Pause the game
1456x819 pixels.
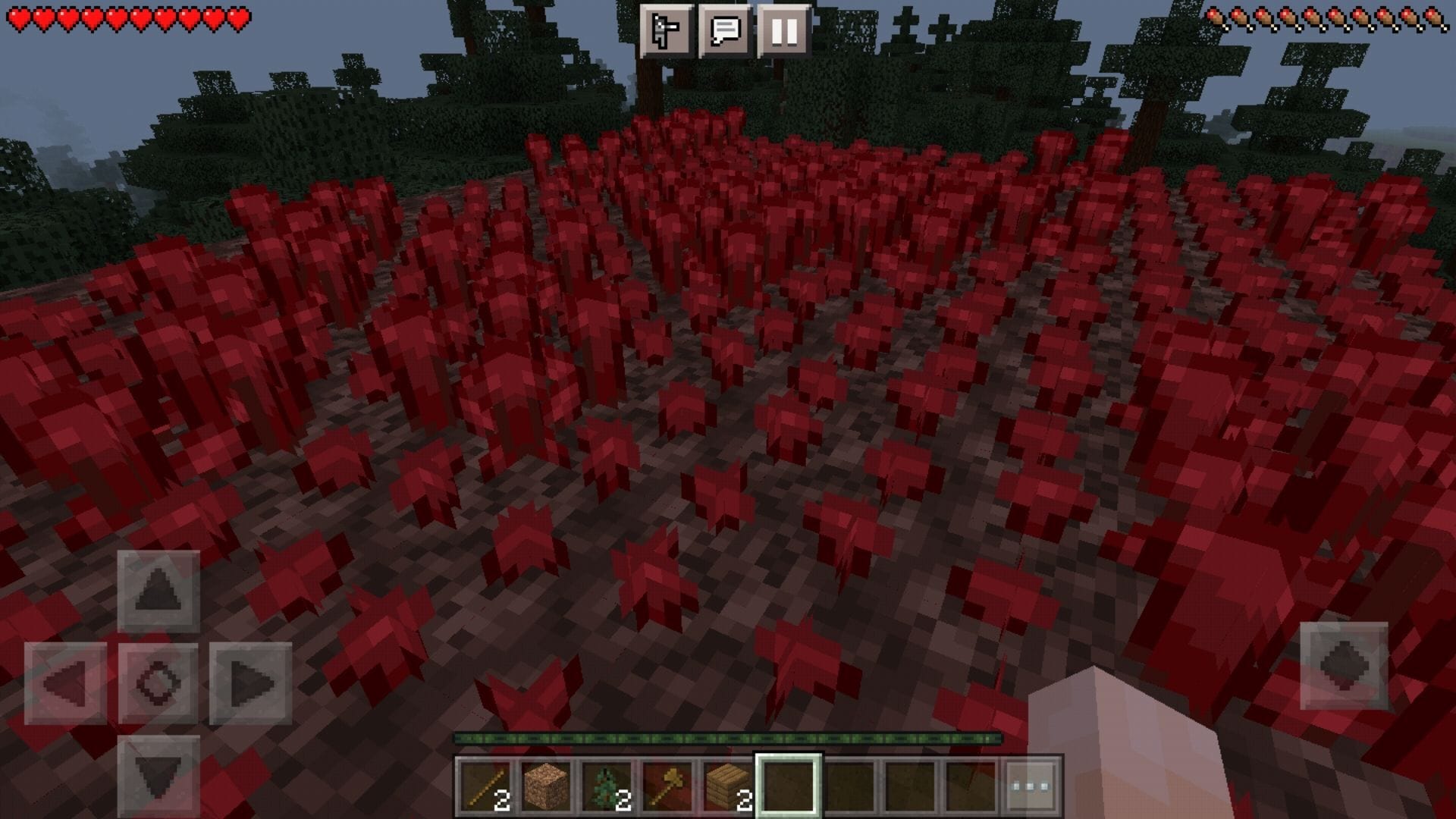pos(786,30)
